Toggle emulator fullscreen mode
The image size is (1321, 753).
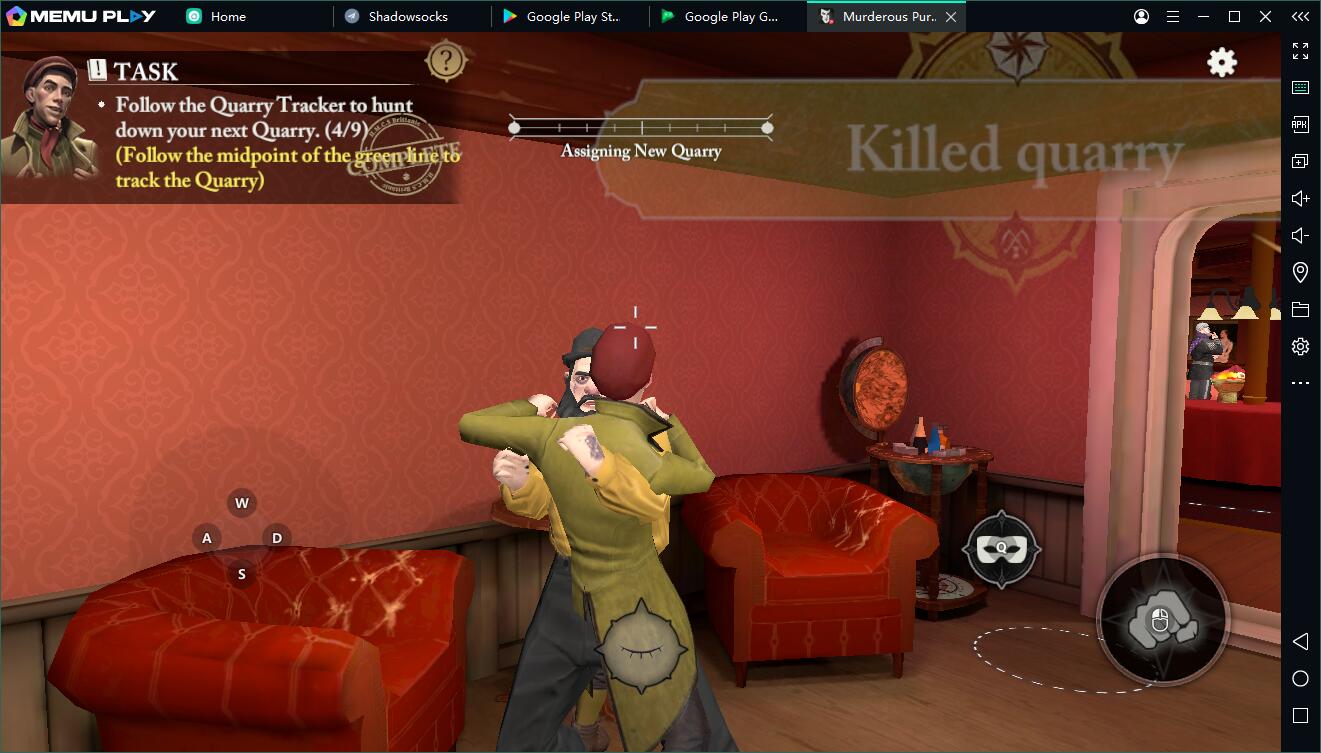(1300, 51)
